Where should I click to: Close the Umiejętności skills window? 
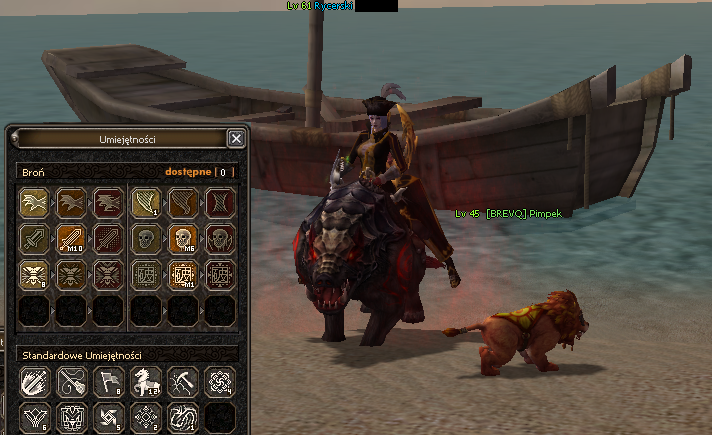236,139
